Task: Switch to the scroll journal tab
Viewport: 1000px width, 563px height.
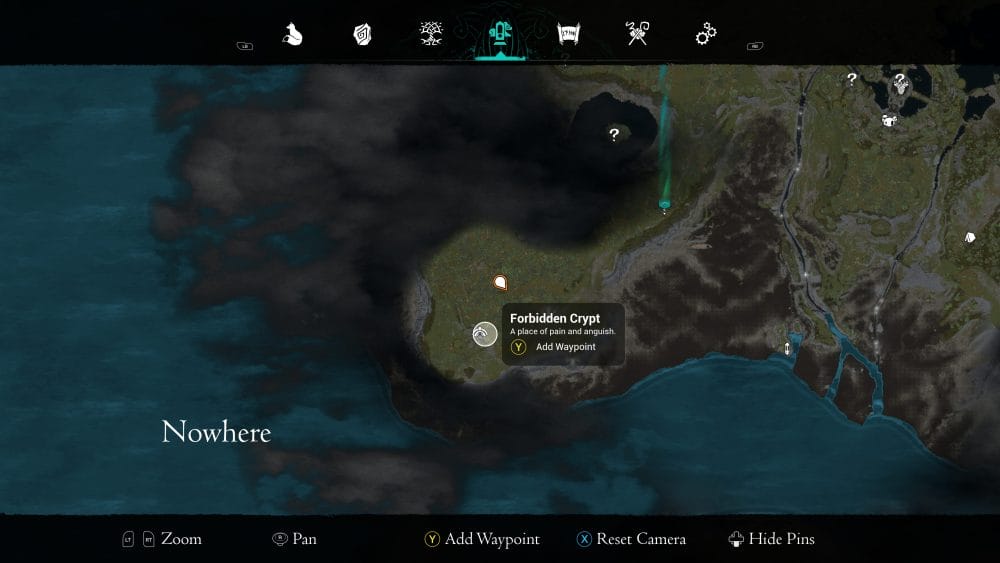Action: [x=569, y=36]
